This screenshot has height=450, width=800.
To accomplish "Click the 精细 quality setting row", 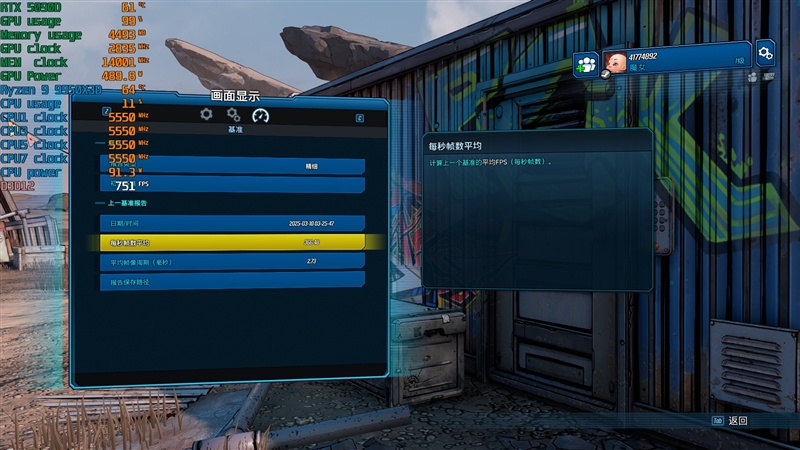I will tap(232, 167).
